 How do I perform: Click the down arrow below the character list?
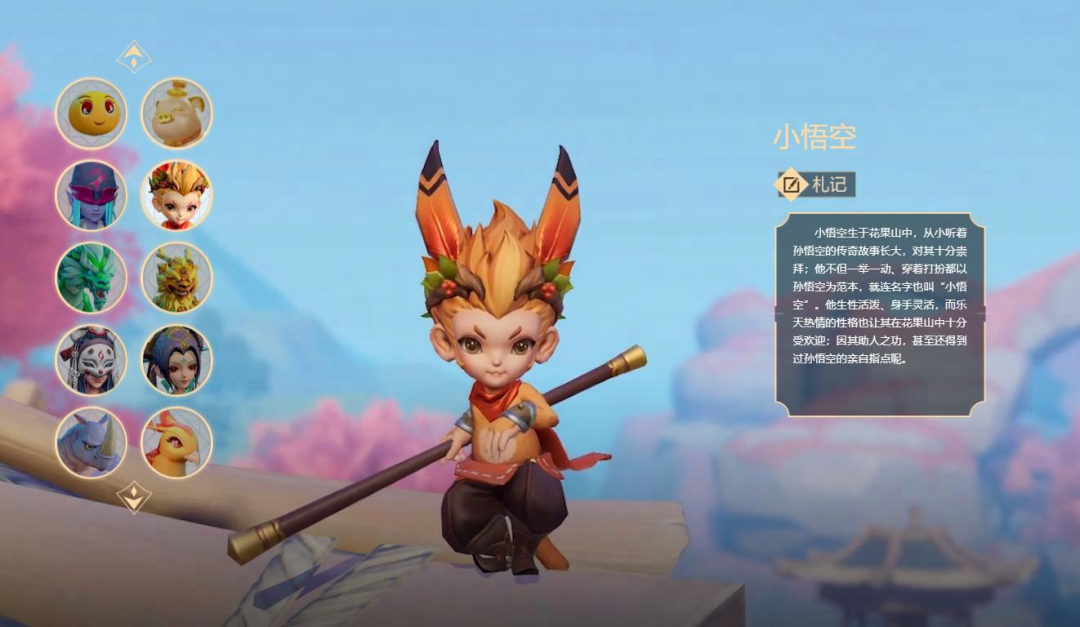pos(134,496)
